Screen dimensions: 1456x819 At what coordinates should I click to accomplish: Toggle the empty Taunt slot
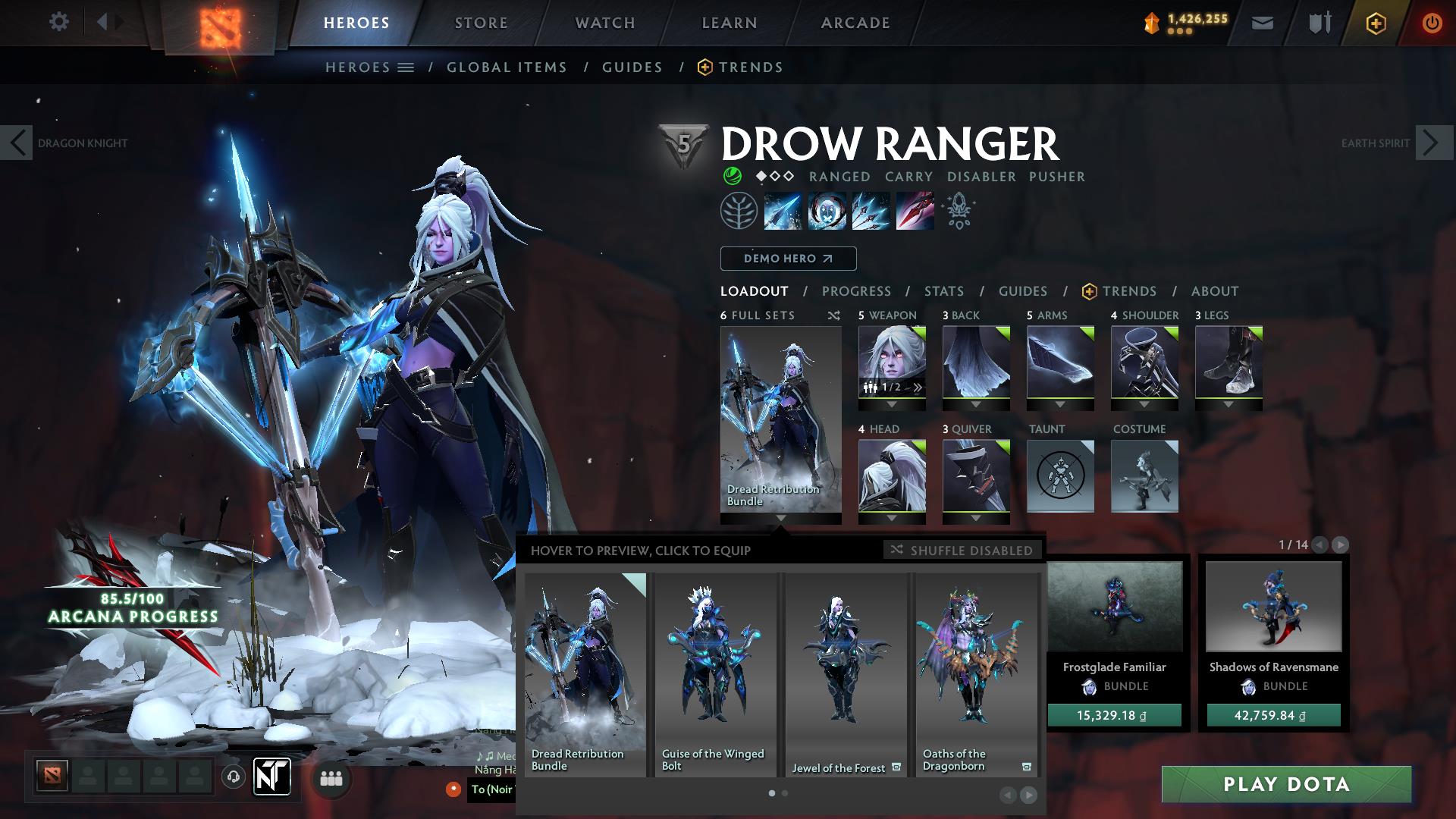click(x=1060, y=476)
